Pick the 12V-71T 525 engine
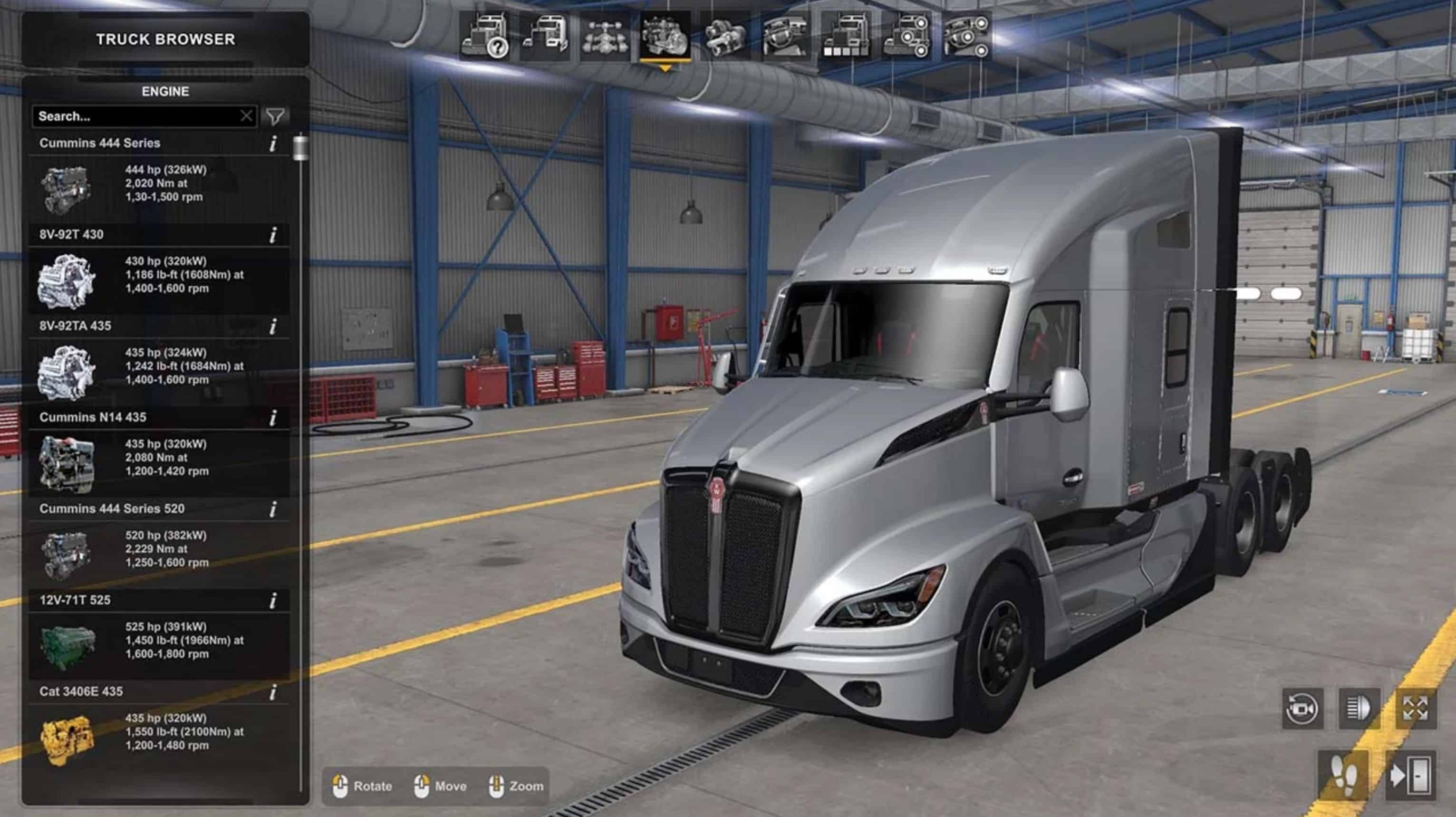The image size is (1456, 817). (158, 640)
